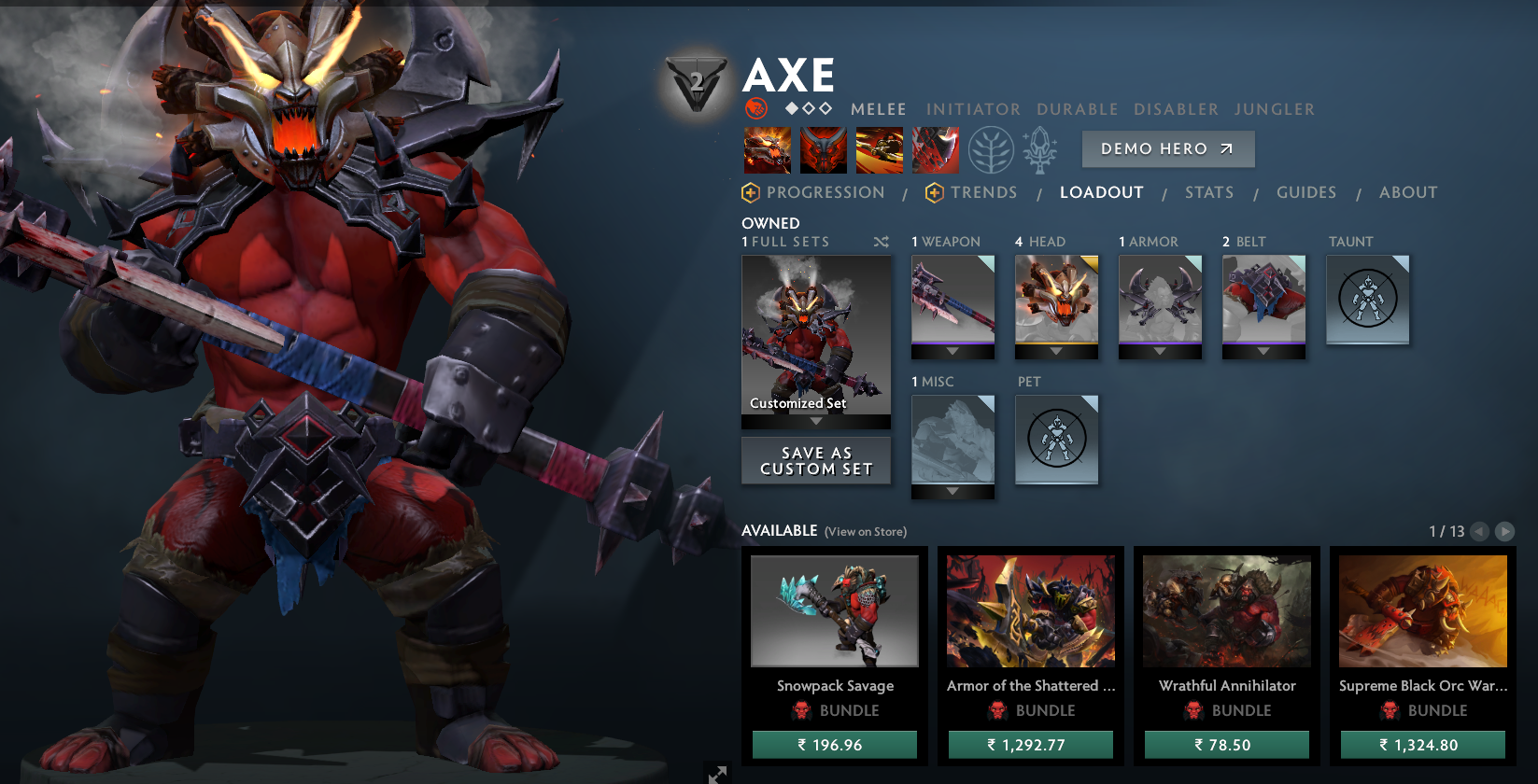
Task: Select the empty Pet slot icon
Action: click(x=1056, y=439)
